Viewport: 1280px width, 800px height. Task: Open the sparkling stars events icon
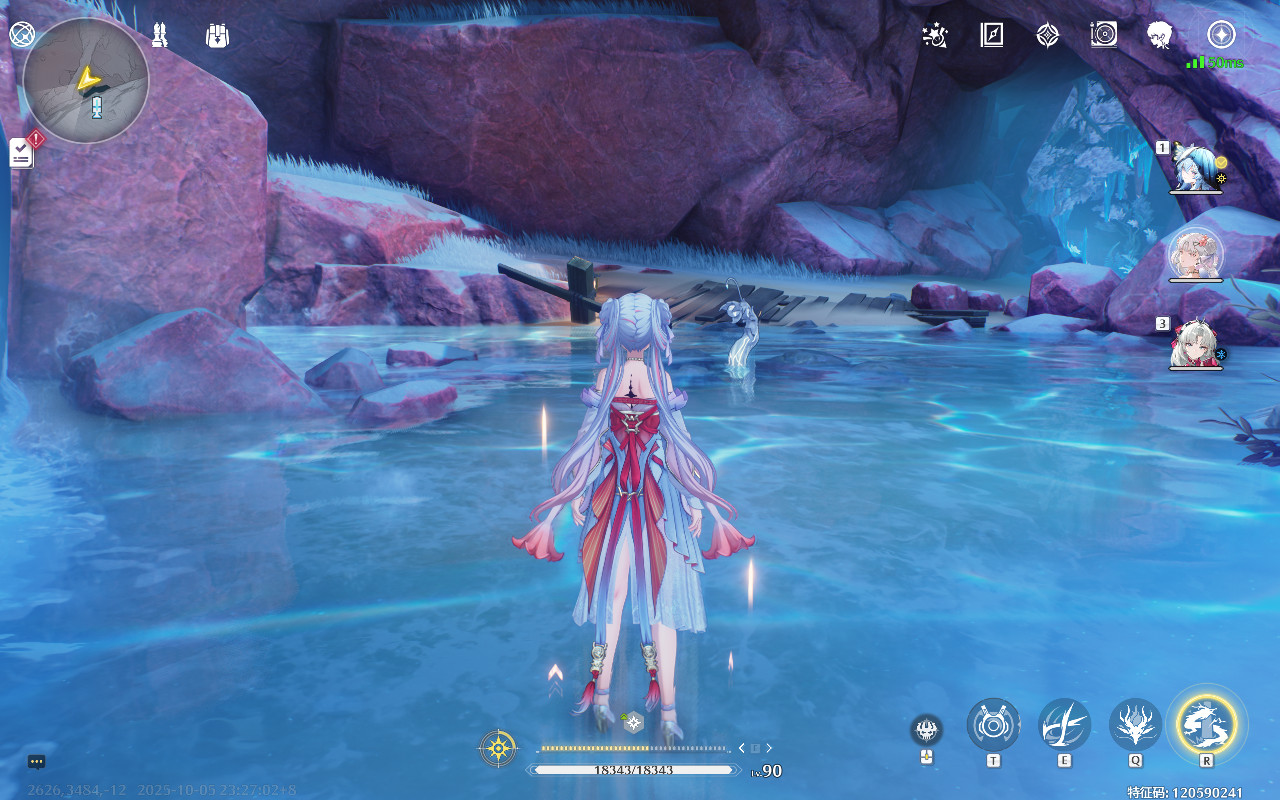point(935,36)
